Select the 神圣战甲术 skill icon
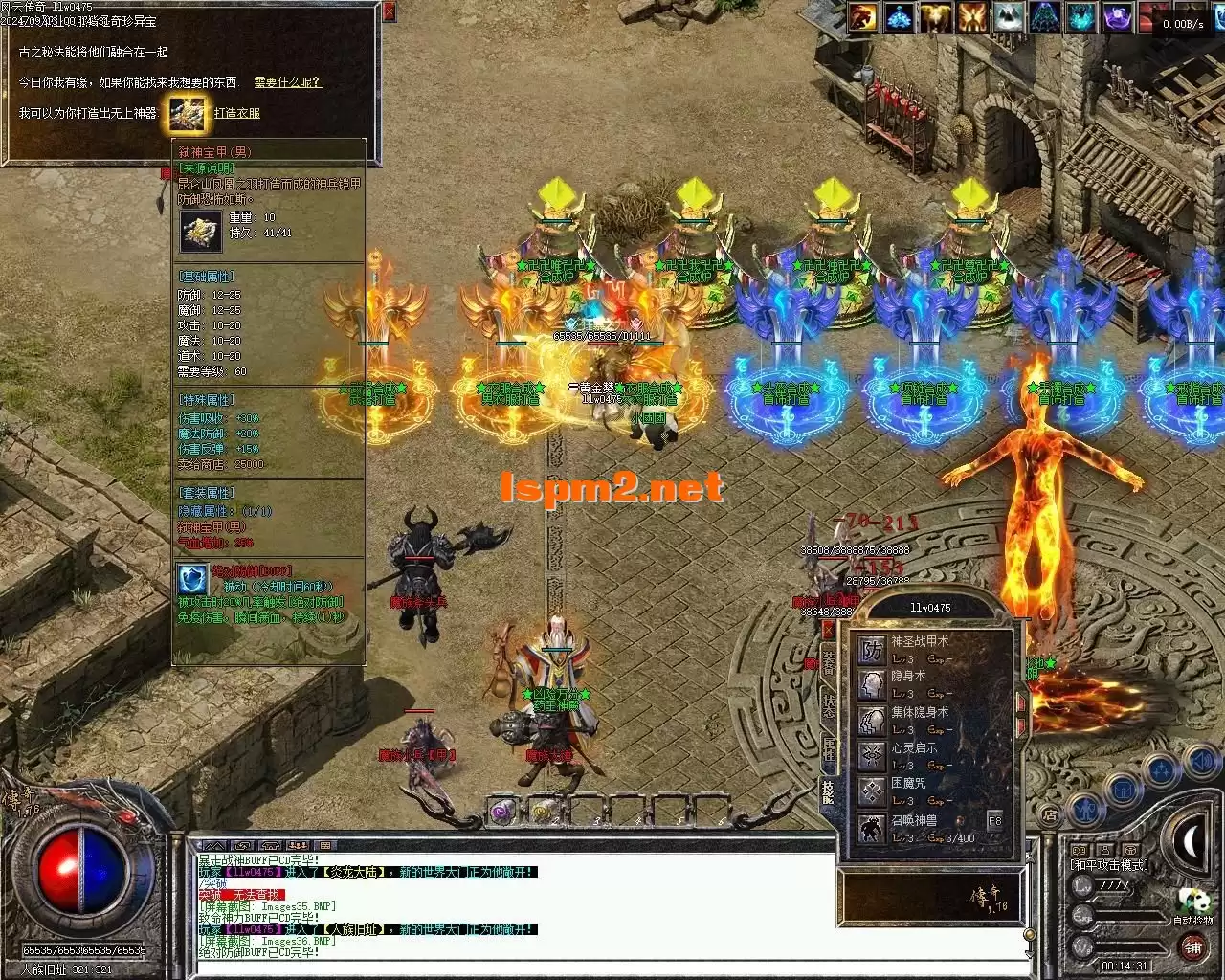1225x980 pixels. (872, 651)
